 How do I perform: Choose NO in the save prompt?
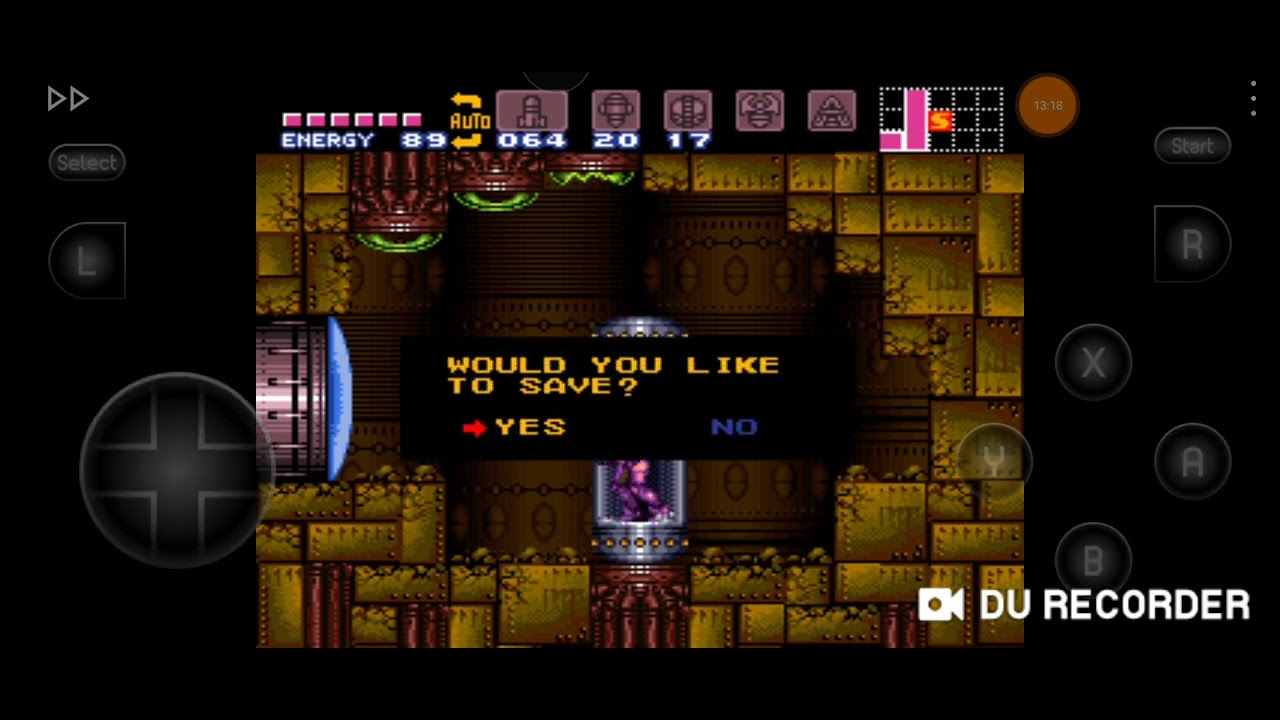[734, 427]
